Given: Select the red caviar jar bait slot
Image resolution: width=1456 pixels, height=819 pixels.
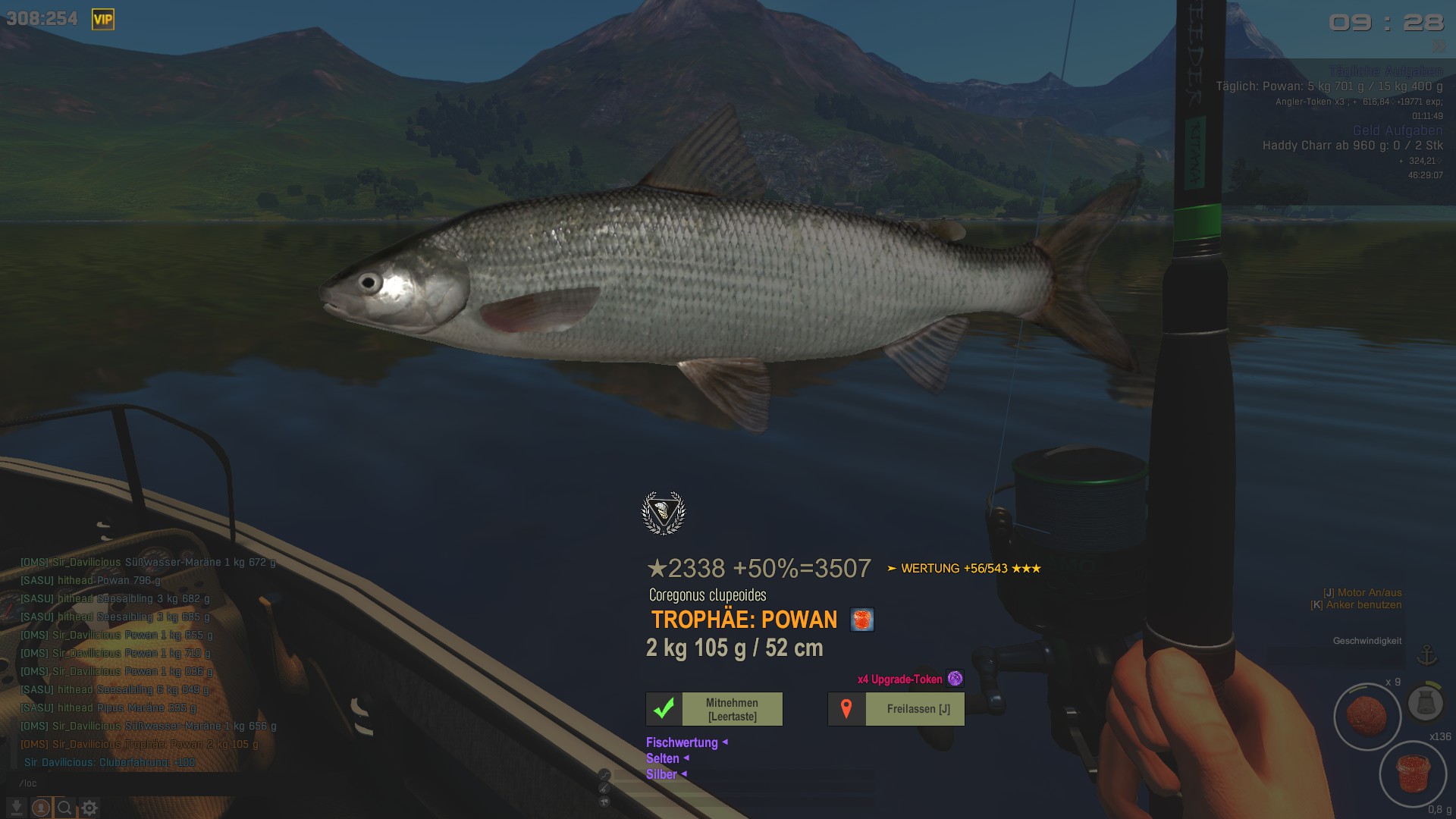Looking at the screenshot, I should pos(1413,773).
